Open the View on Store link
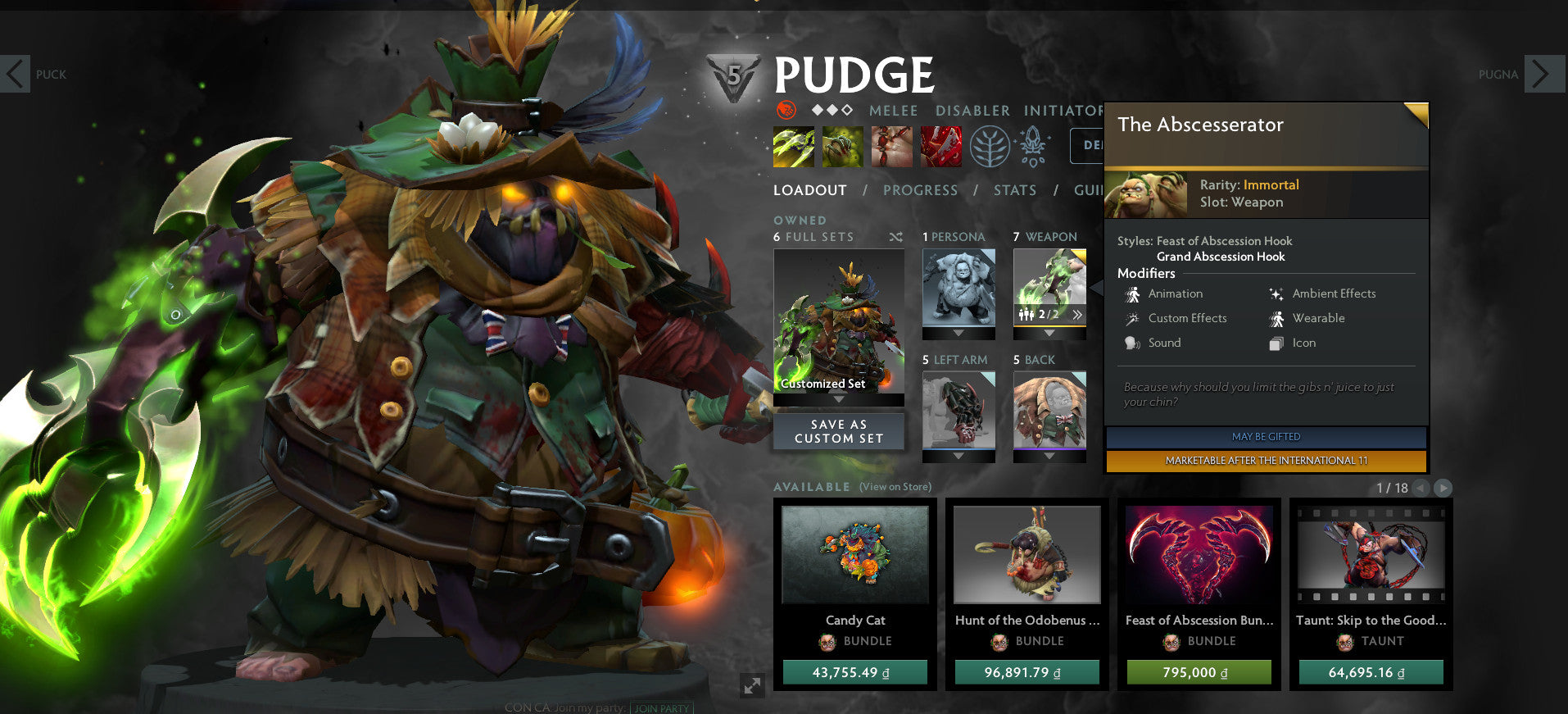Viewport: 1568px width, 714px height. tap(894, 486)
